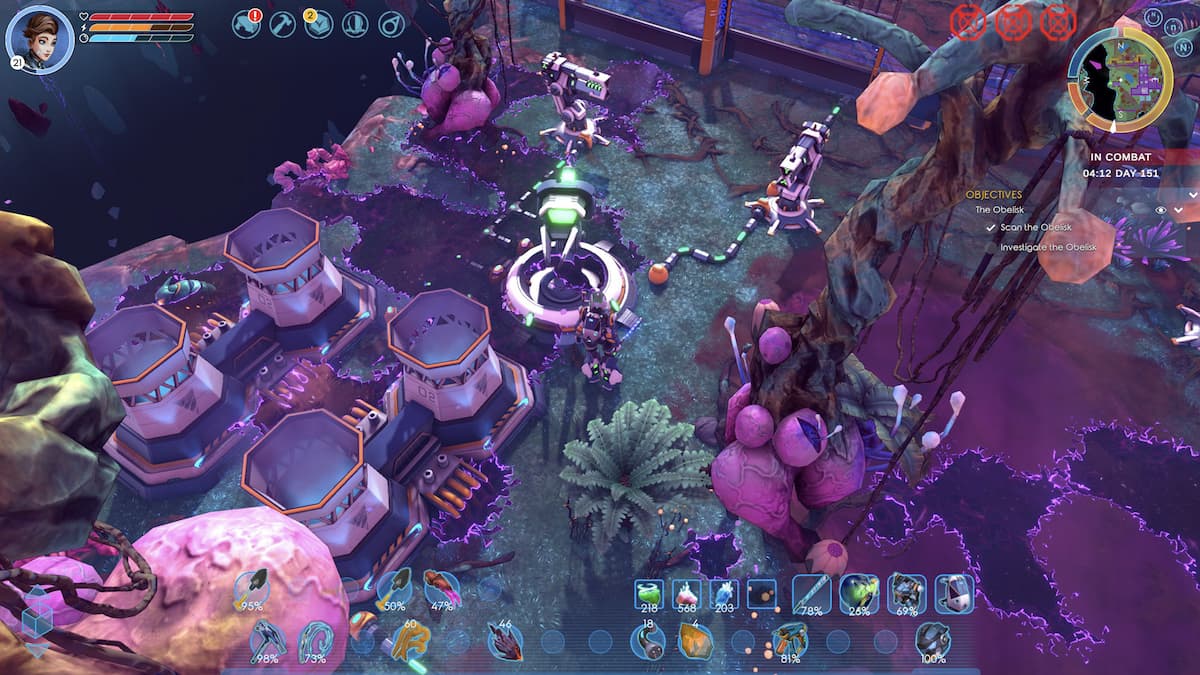Select the whip tool at 73%
This screenshot has height=675, width=1200.
316,640
